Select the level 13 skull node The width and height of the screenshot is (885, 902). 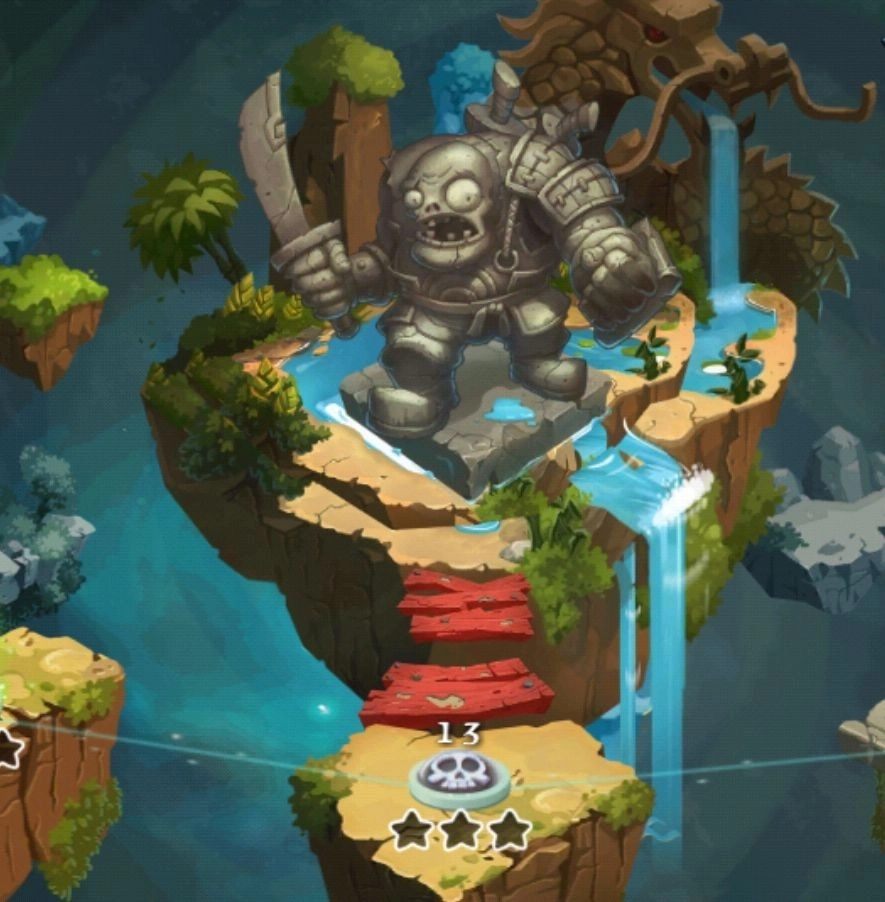[x=459, y=777]
